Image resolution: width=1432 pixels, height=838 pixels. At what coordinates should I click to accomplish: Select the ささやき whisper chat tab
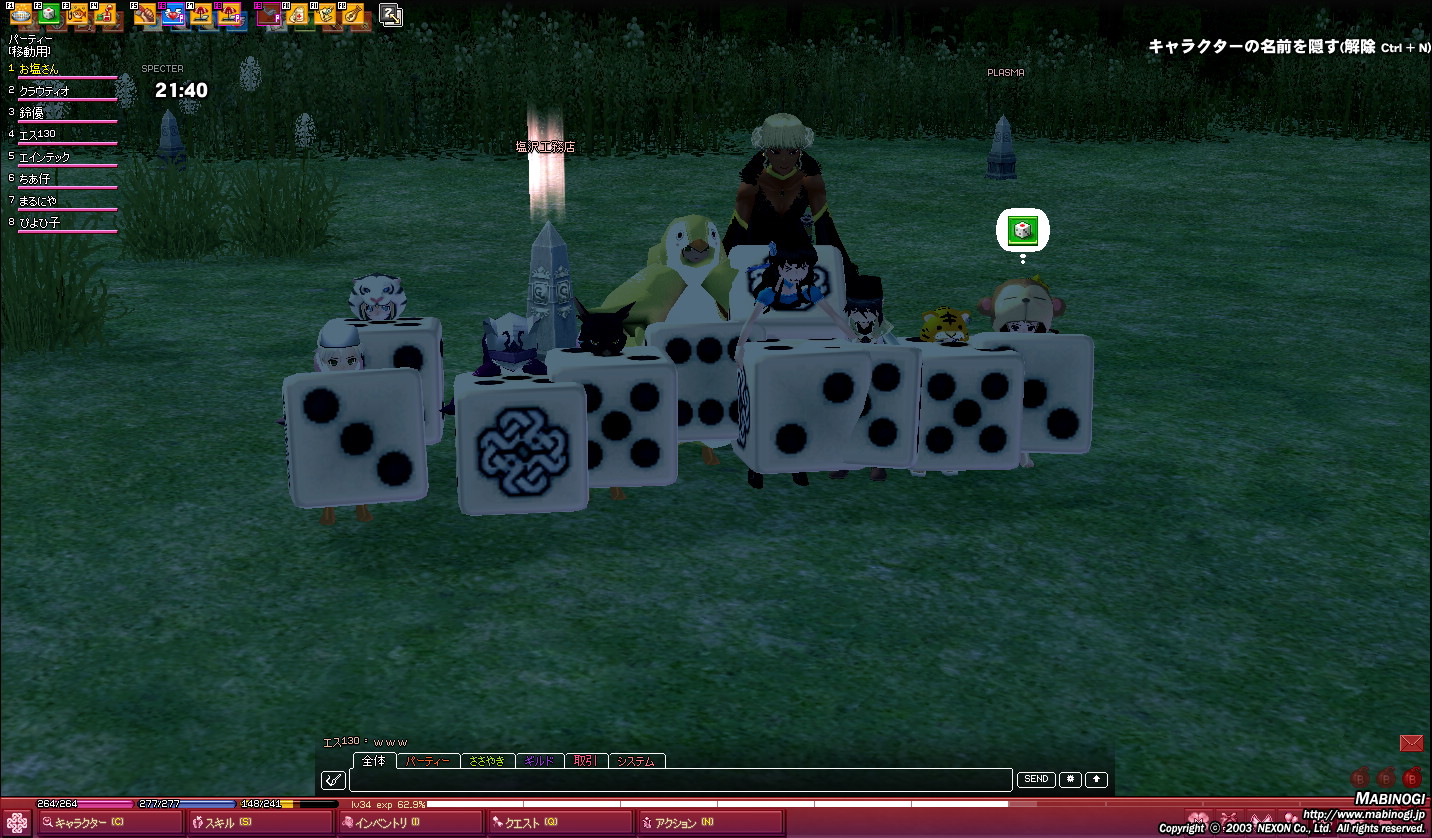click(x=487, y=761)
